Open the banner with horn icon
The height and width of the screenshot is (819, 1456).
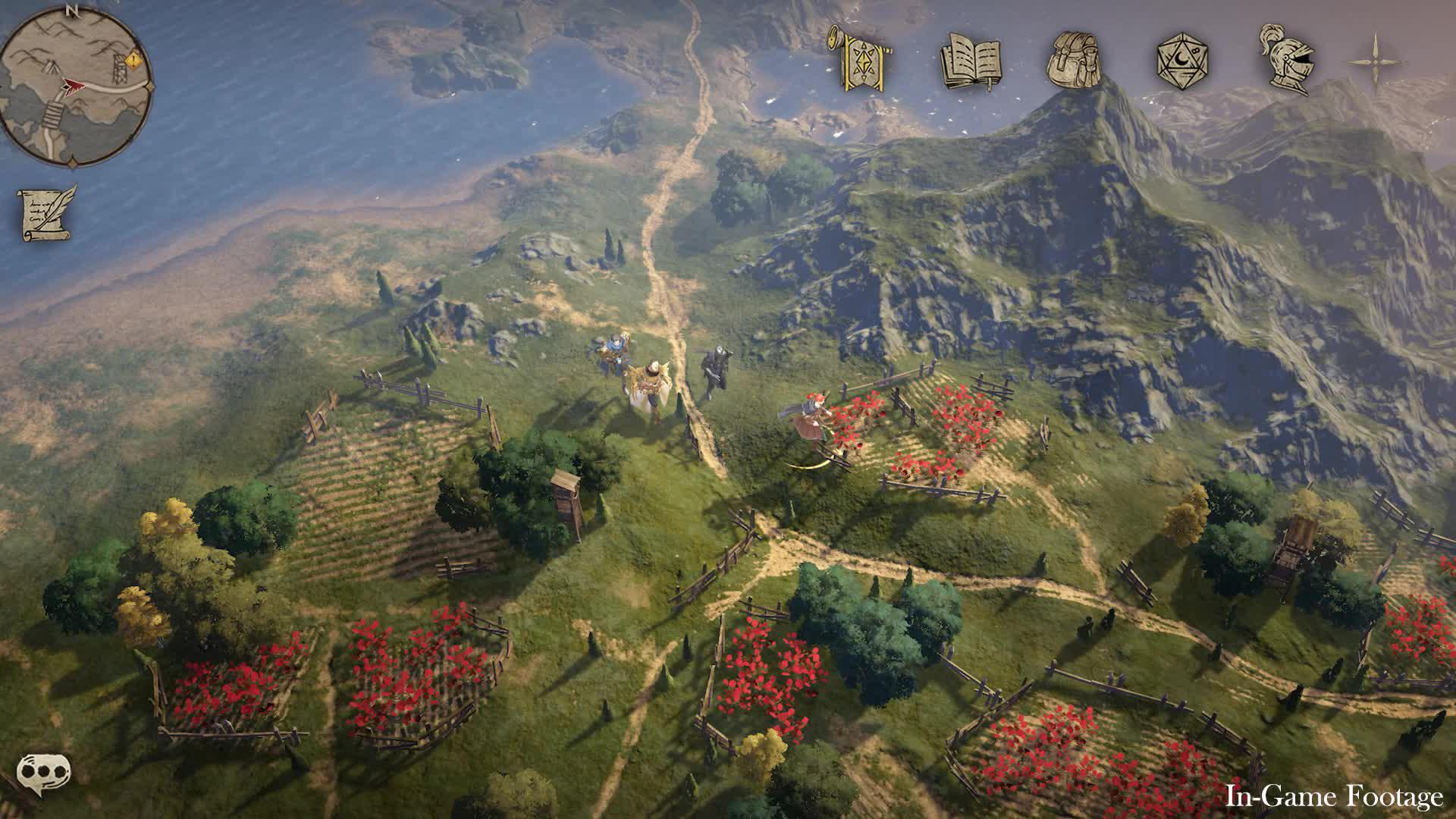tap(862, 59)
